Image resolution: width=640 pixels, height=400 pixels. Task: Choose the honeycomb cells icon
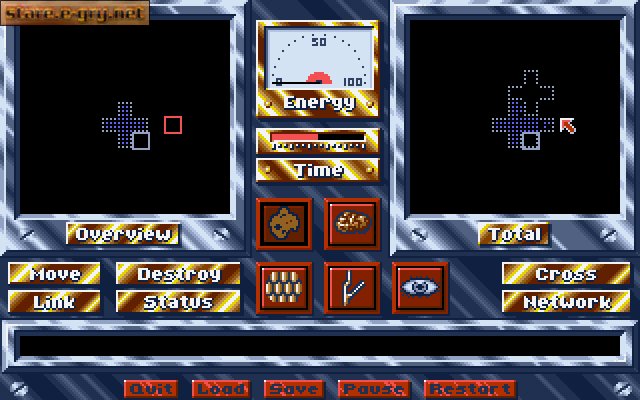(282, 288)
